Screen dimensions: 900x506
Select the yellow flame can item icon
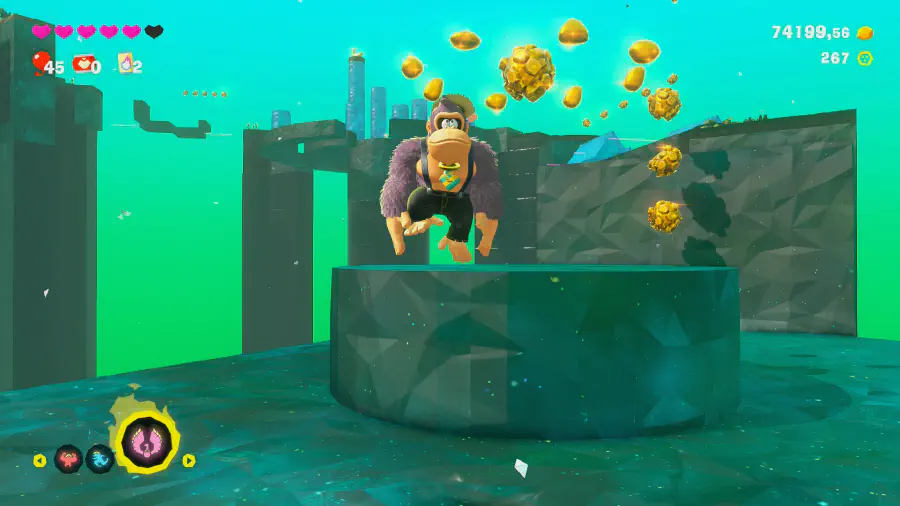pyautogui.click(x=126, y=64)
